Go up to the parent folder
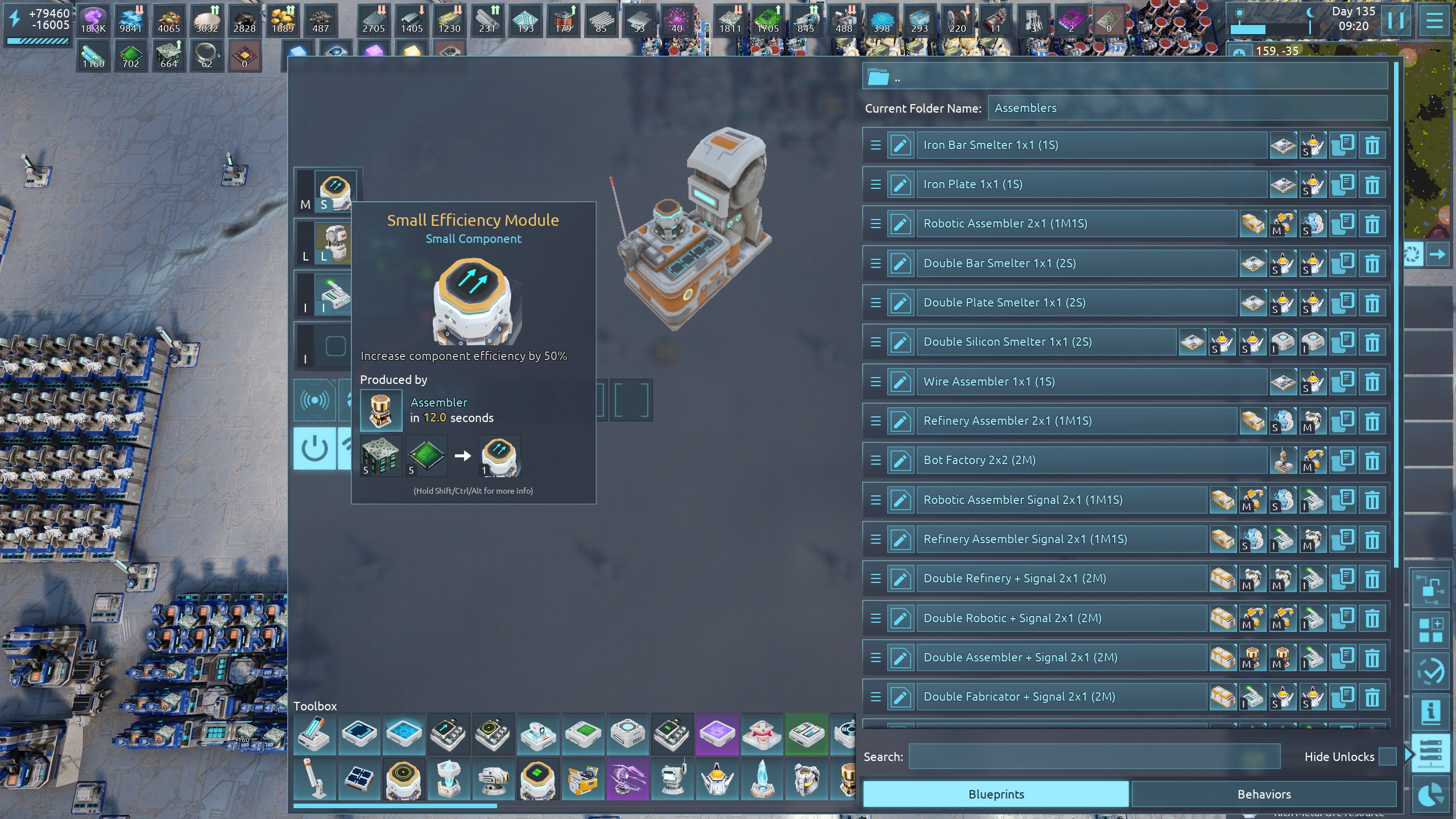This screenshot has width=1456, height=819. 879,77
